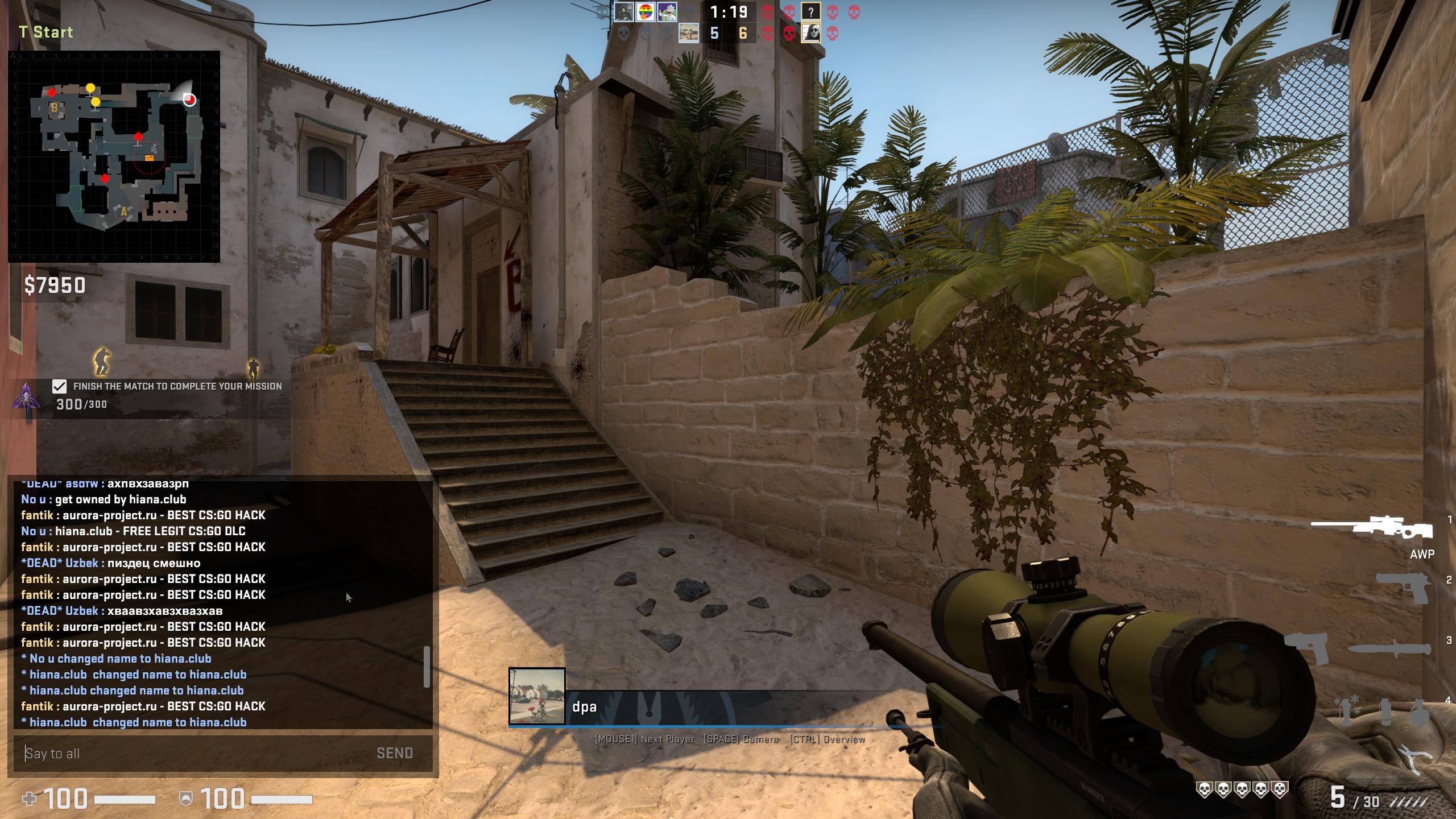
Task: Select the question mark player avatar
Action: point(810,12)
